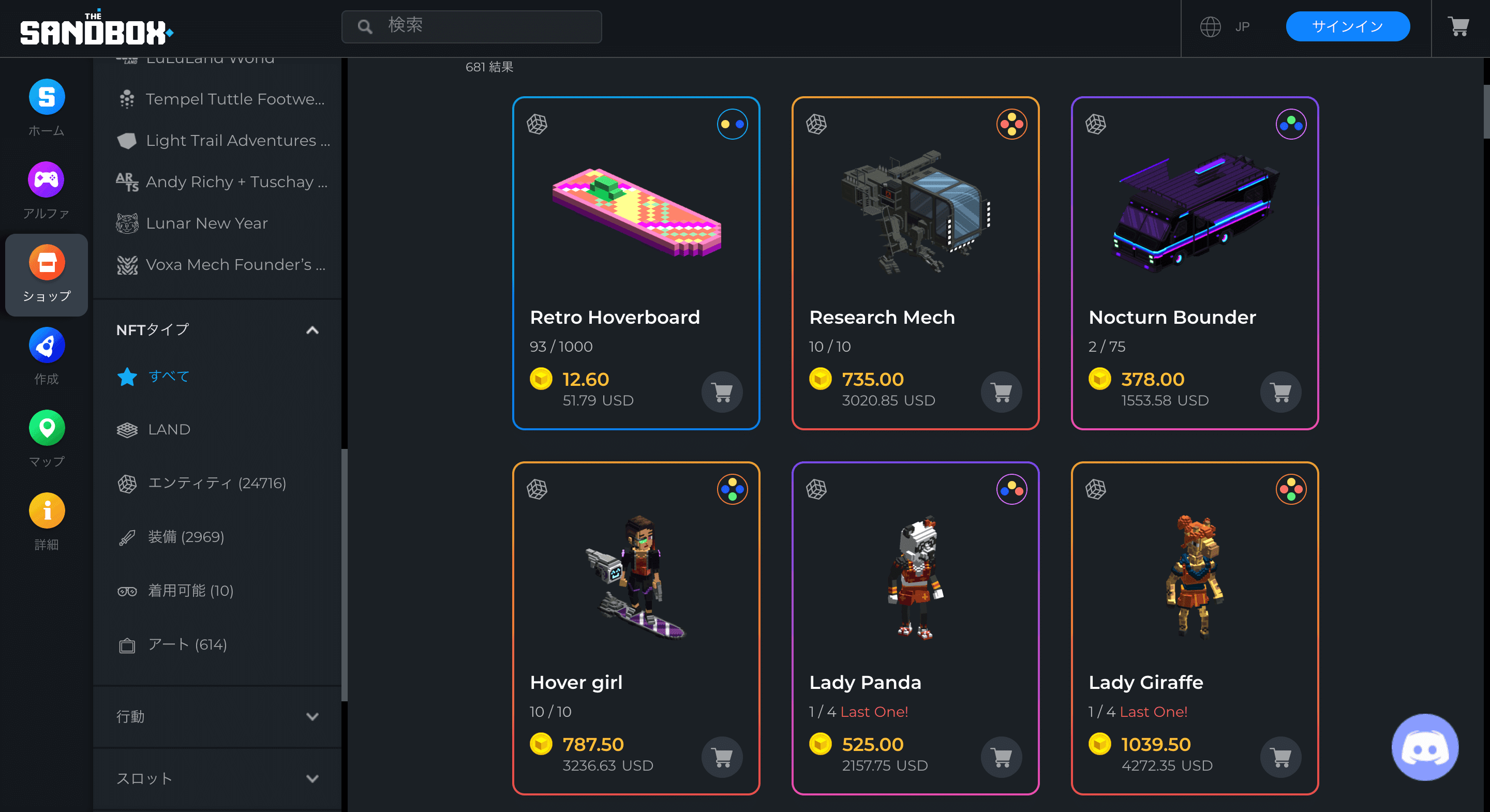Collapse the NFTタイプ filter section
Screen dimensions: 1490x812
click(313, 329)
